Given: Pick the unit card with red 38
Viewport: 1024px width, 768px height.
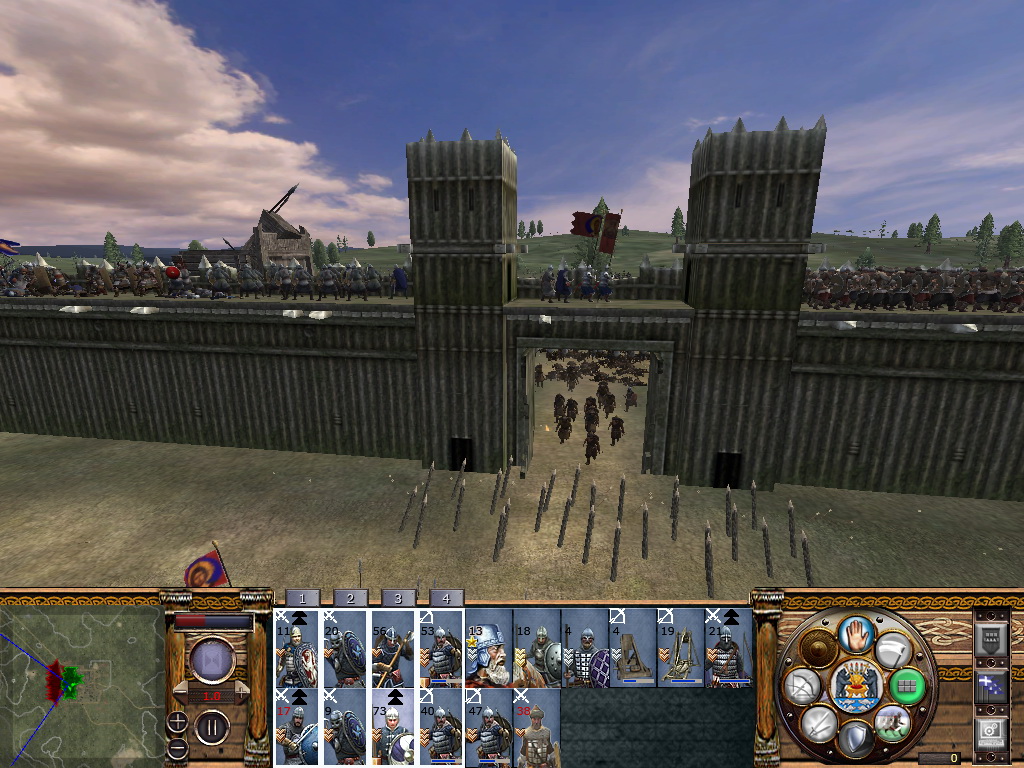Looking at the screenshot, I should tap(536, 727).
